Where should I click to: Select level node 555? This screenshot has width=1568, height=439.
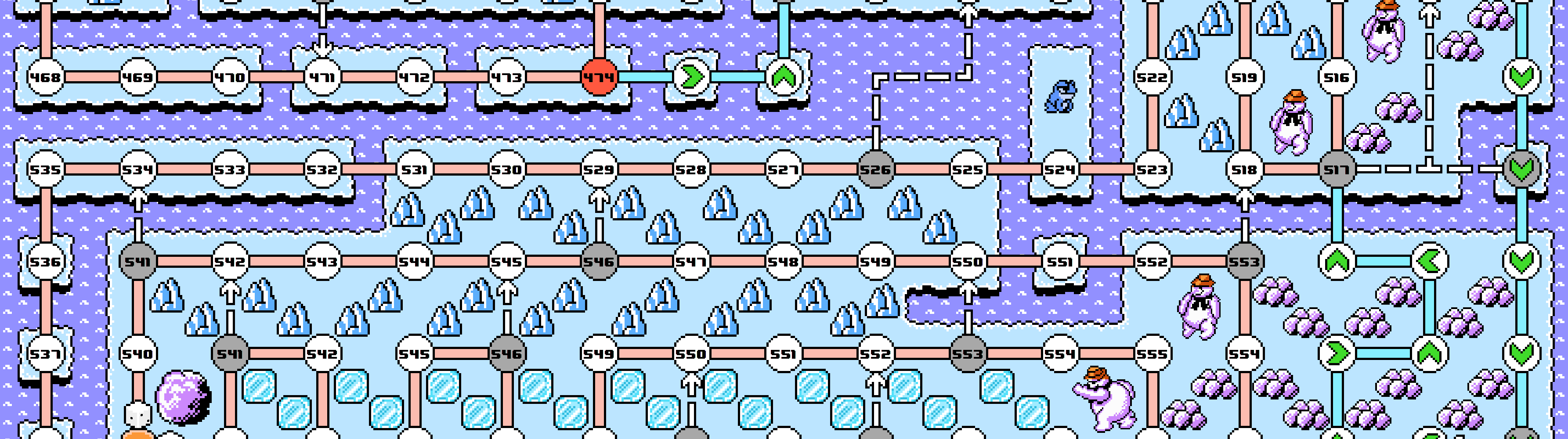(x=1152, y=353)
